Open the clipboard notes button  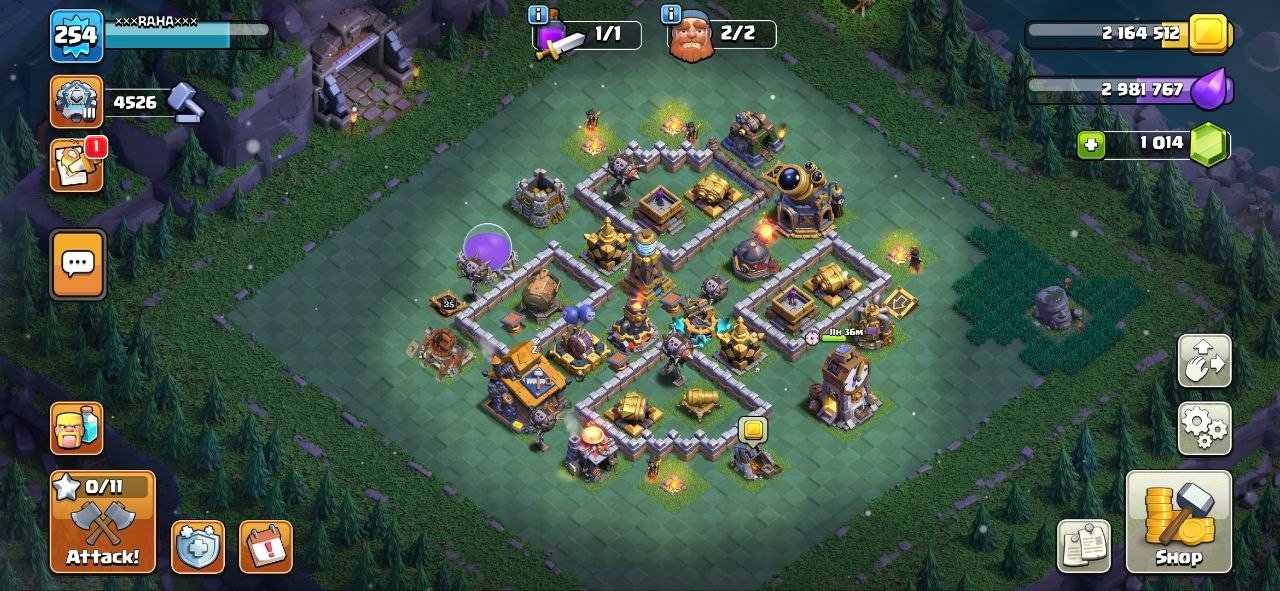[x=1084, y=547]
